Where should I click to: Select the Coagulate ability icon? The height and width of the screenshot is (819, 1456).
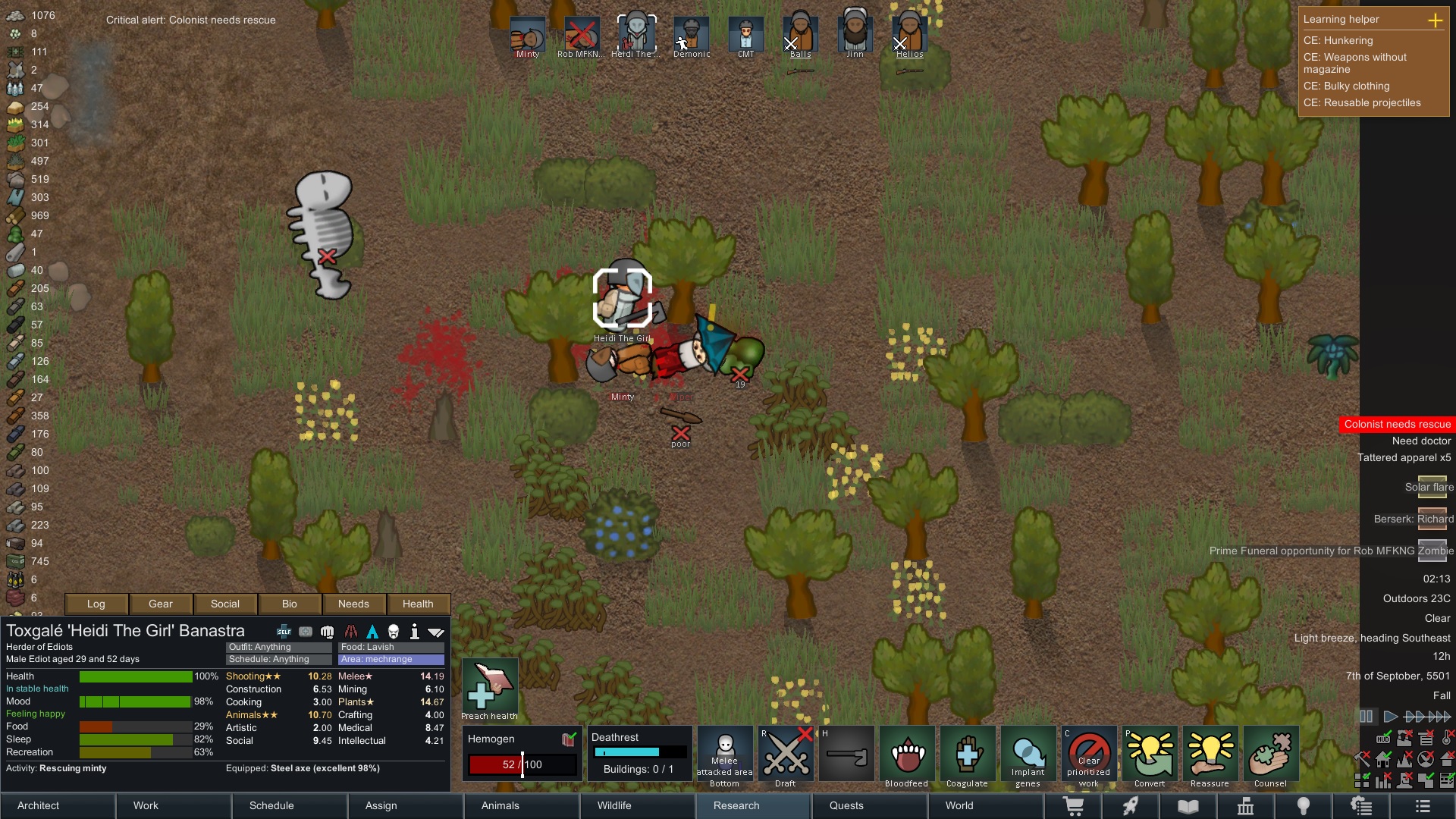[x=968, y=754]
